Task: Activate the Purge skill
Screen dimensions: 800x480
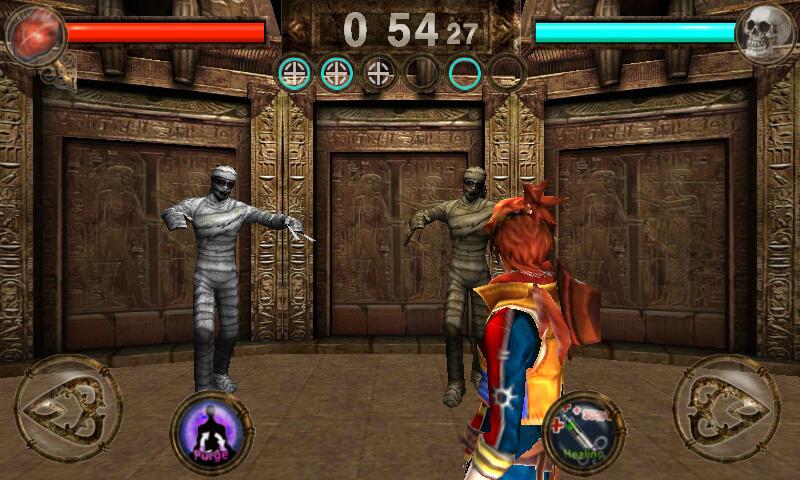Action: click(212, 433)
